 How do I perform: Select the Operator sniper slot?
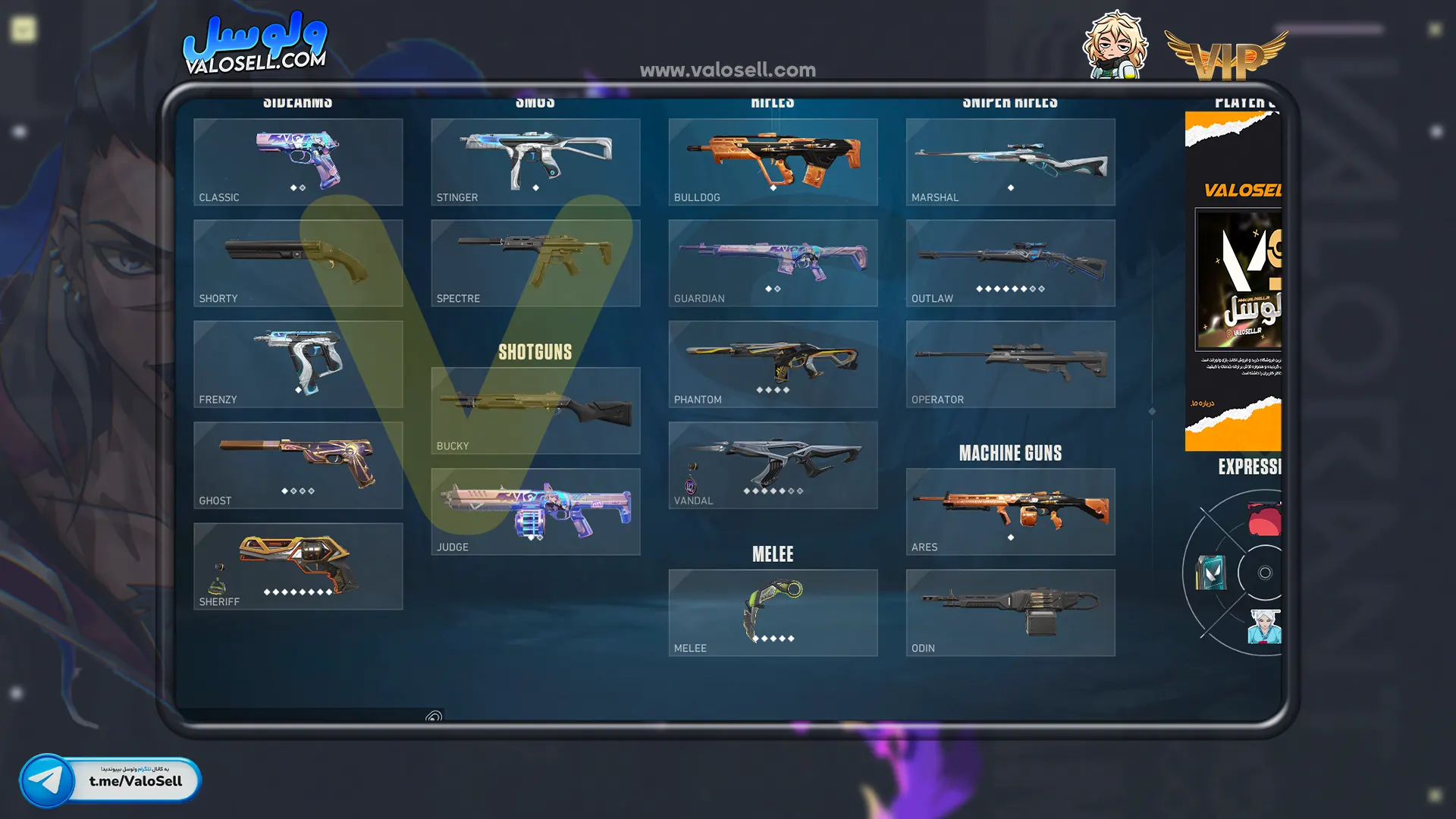click(1010, 364)
